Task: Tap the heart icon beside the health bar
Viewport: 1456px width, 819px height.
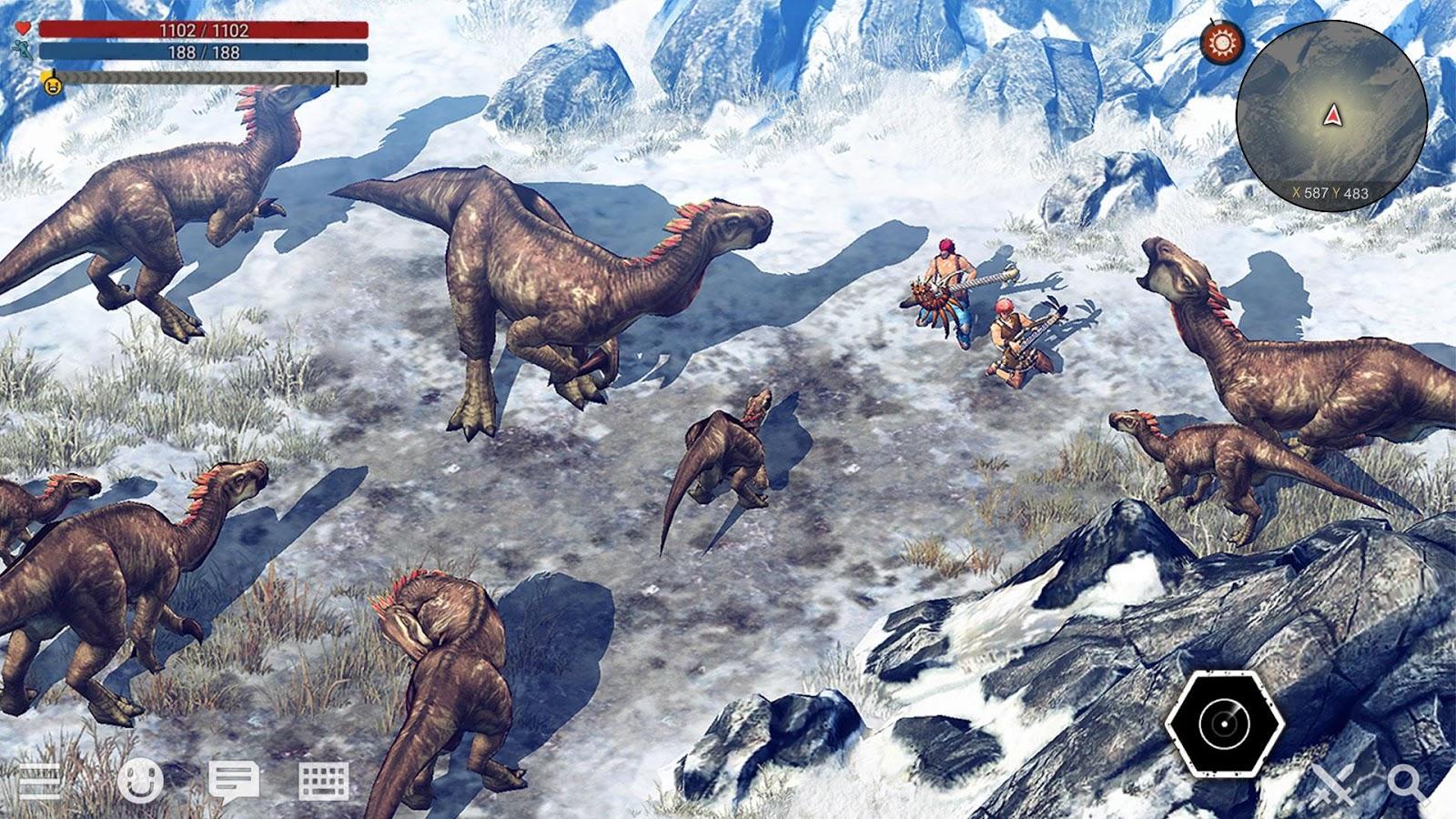Action: (22, 27)
